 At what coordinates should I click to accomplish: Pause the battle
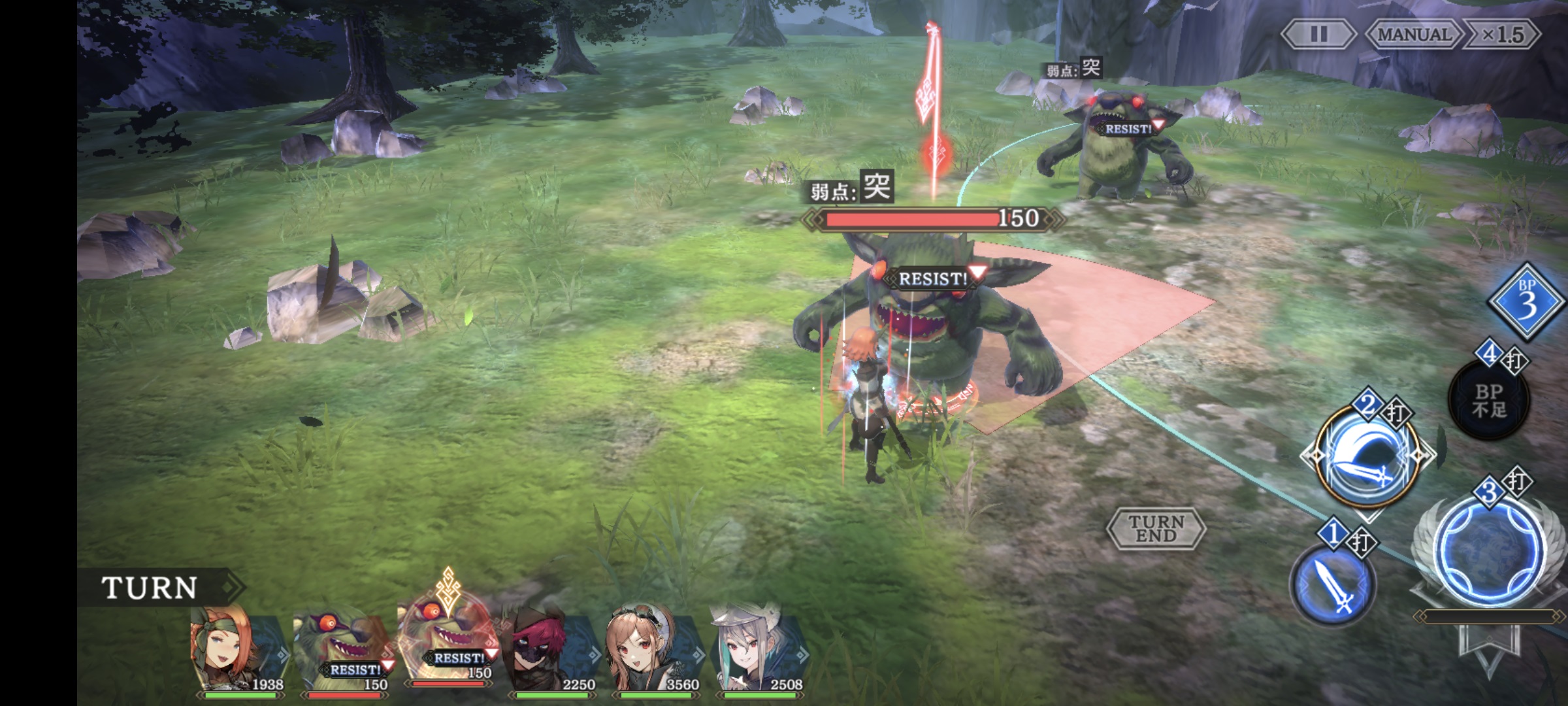1318,34
